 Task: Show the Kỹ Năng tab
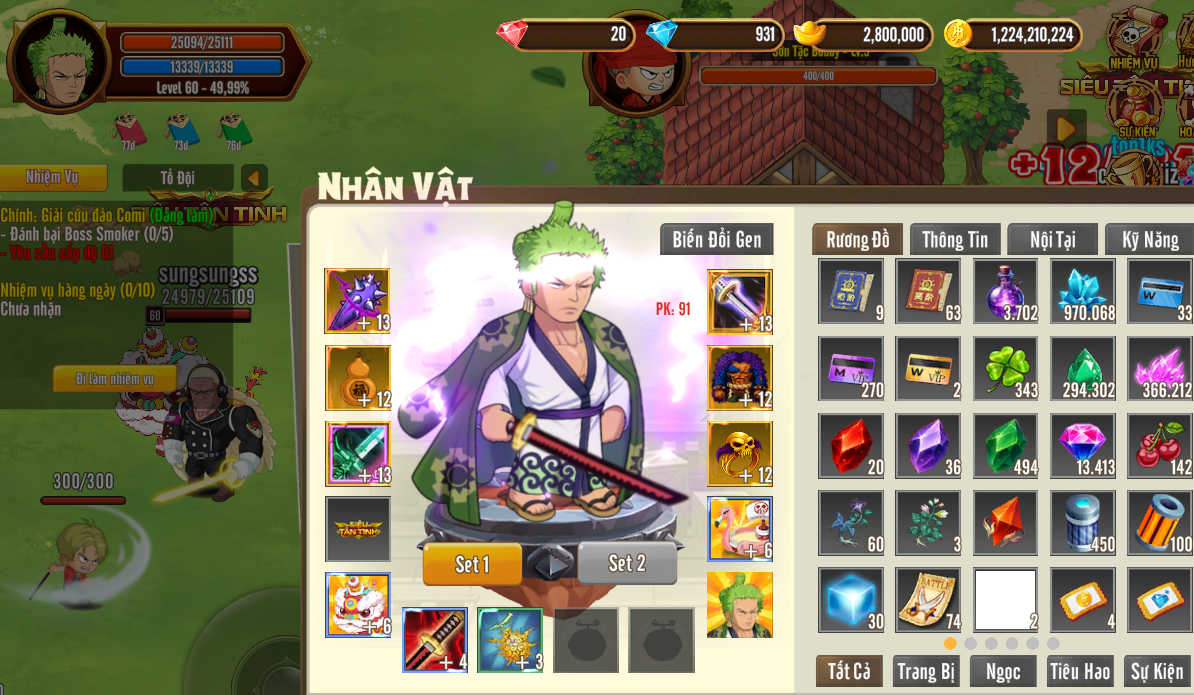coord(1150,240)
